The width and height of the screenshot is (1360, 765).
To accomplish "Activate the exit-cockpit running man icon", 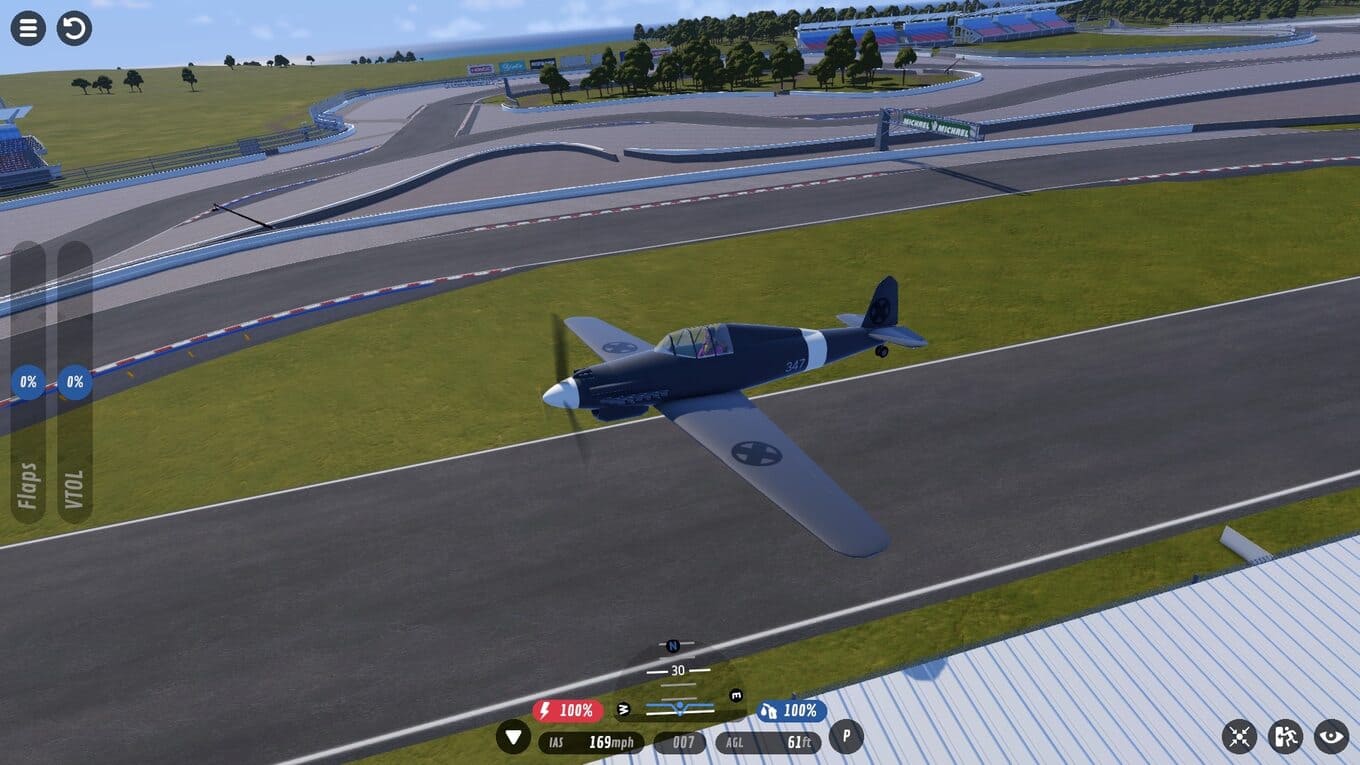I will point(1285,737).
